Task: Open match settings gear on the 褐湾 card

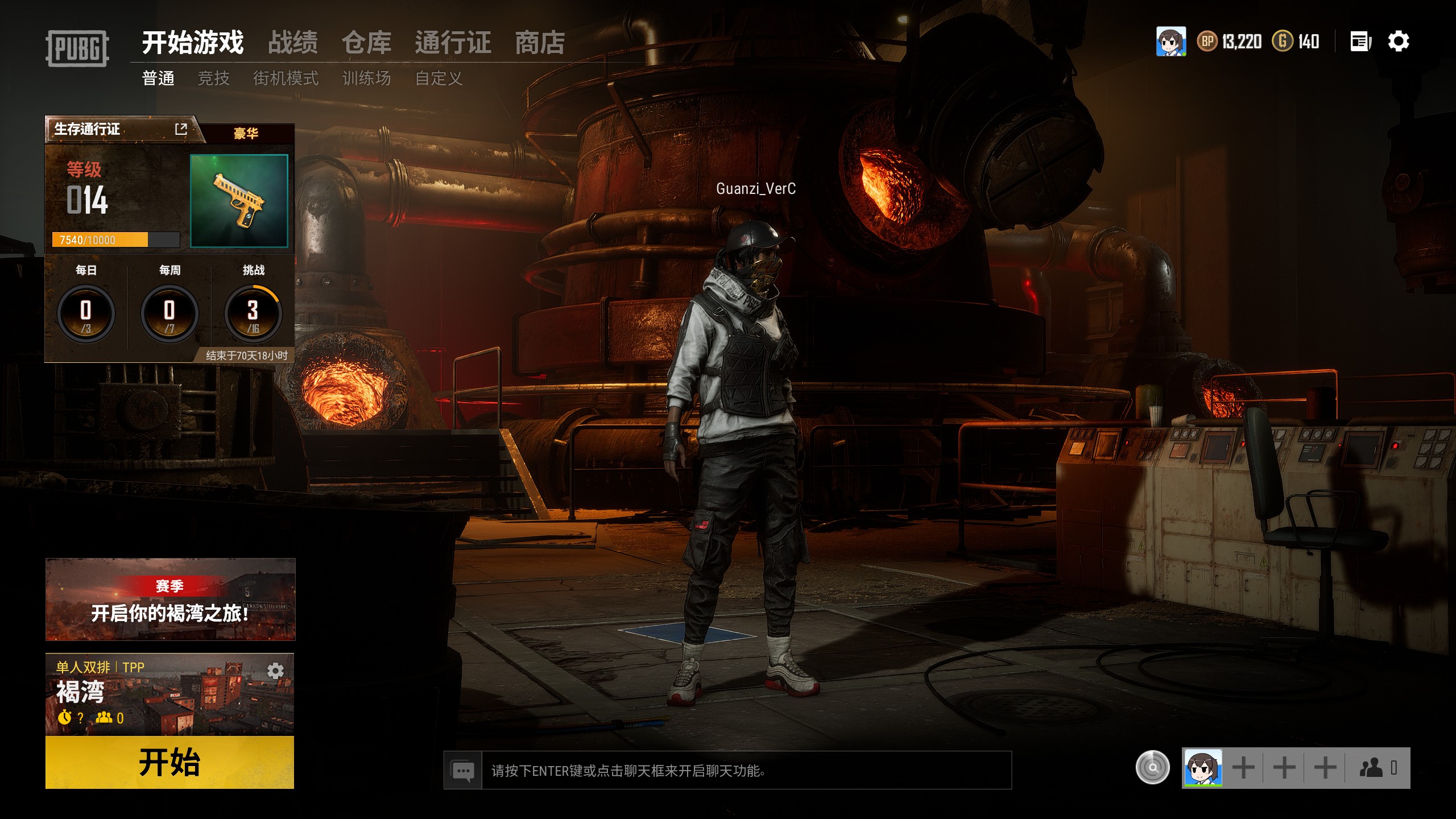Action: click(275, 670)
